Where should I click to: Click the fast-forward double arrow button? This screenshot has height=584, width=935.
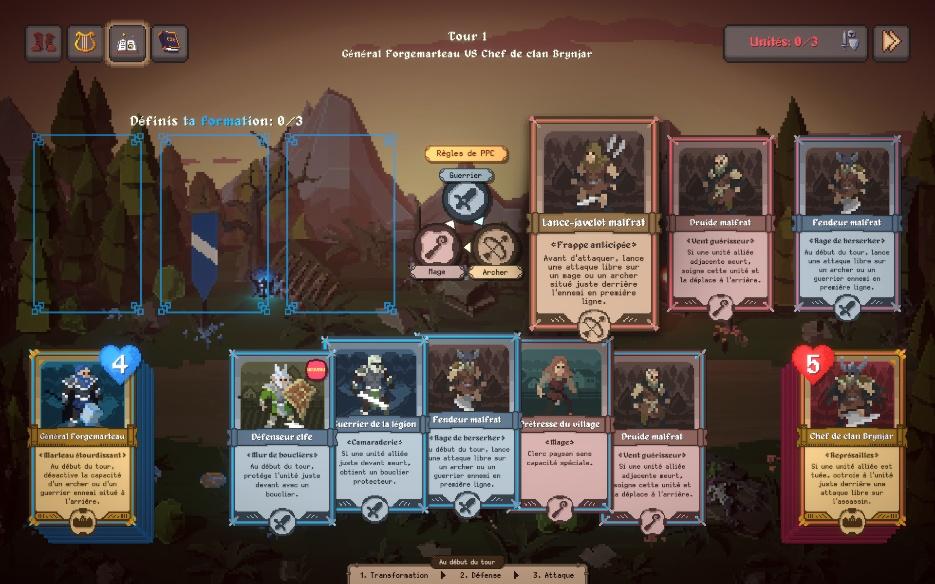point(890,42)
